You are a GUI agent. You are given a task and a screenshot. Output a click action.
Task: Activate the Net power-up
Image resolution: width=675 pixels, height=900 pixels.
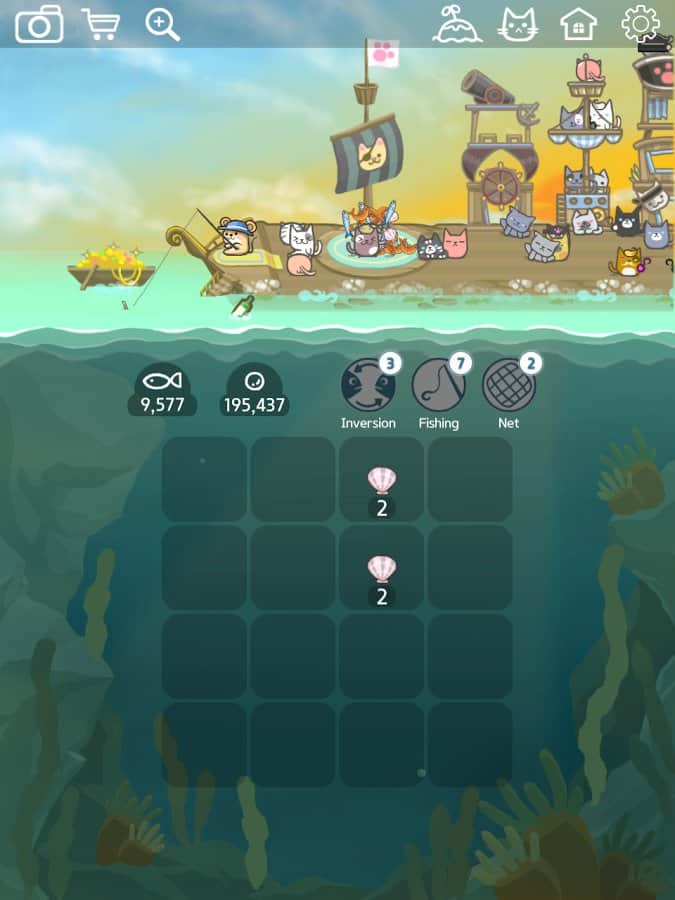pos(509,386)
